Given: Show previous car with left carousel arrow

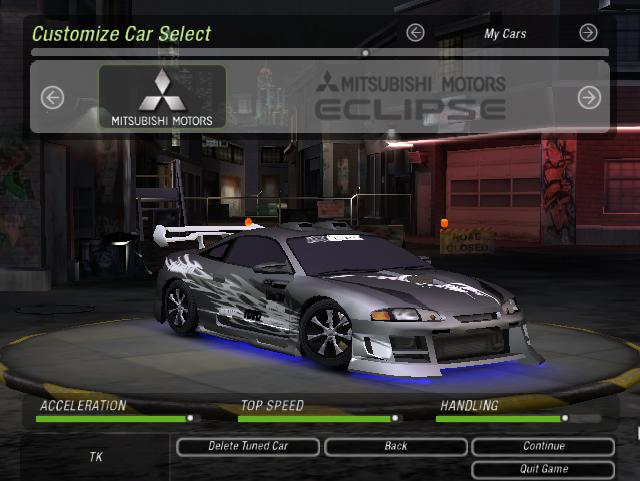Looking at the screenshot, I should [x=52, y=97].
